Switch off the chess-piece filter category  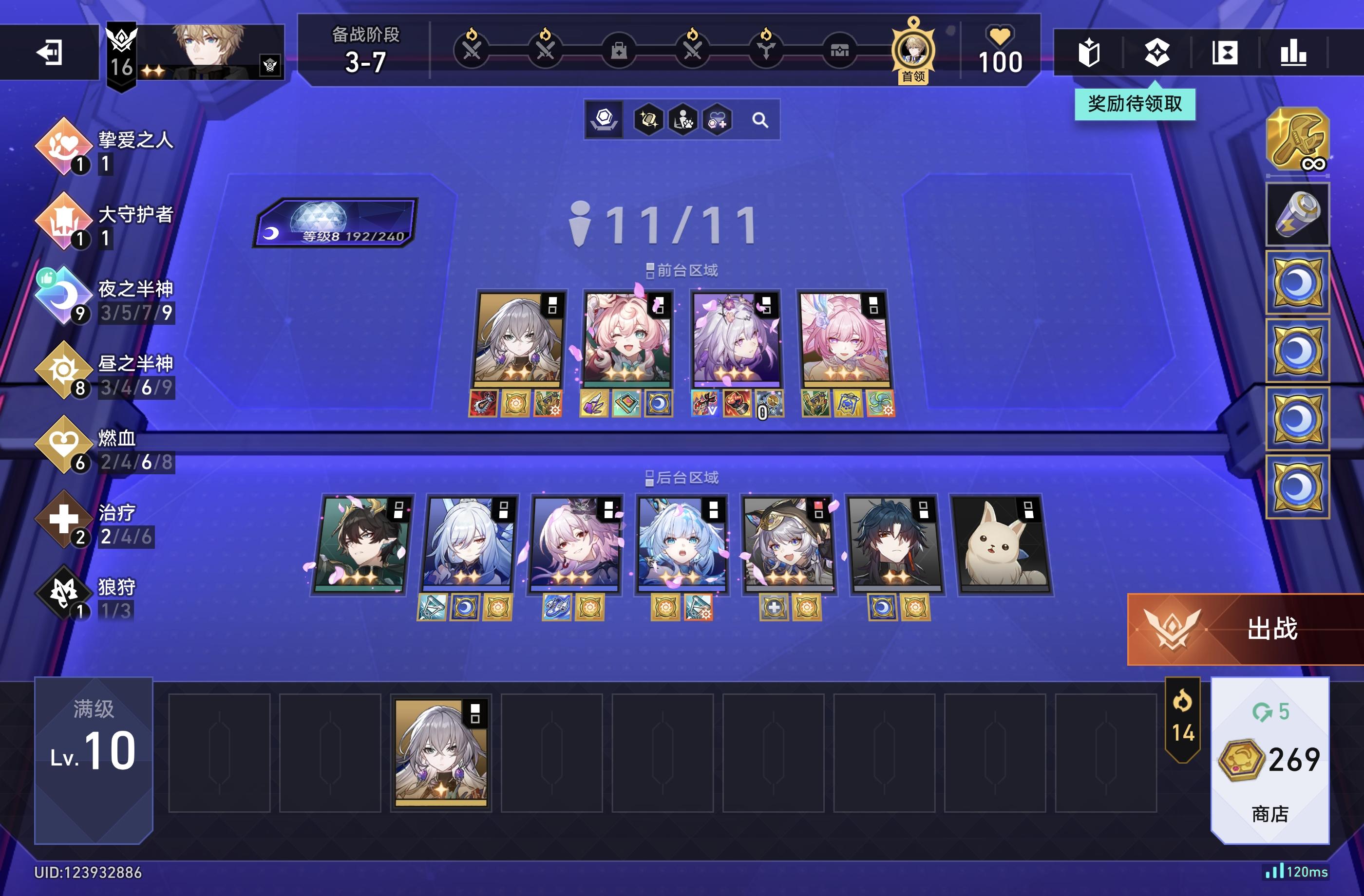604,119
